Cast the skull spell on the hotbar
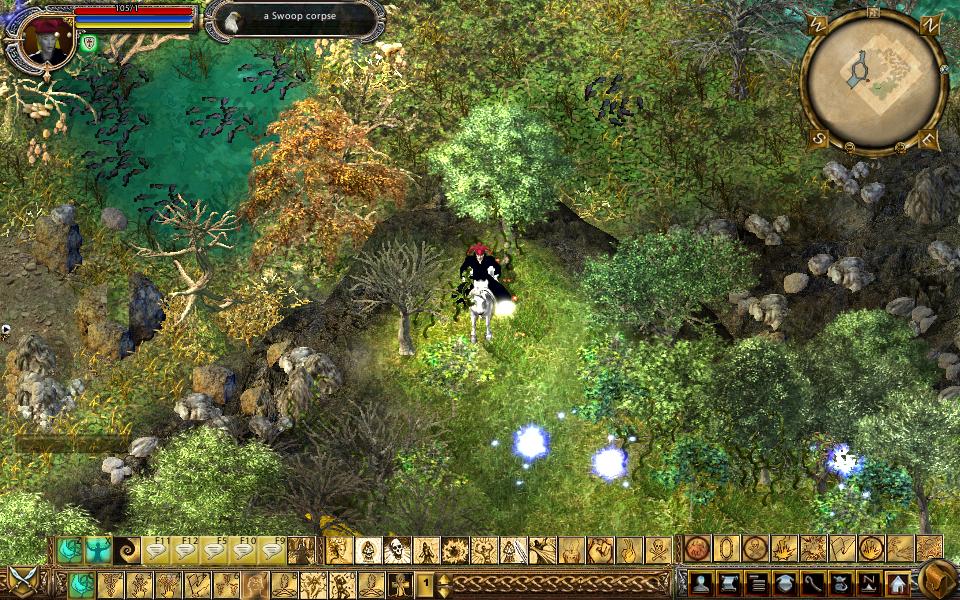 (x=397, y=550)
